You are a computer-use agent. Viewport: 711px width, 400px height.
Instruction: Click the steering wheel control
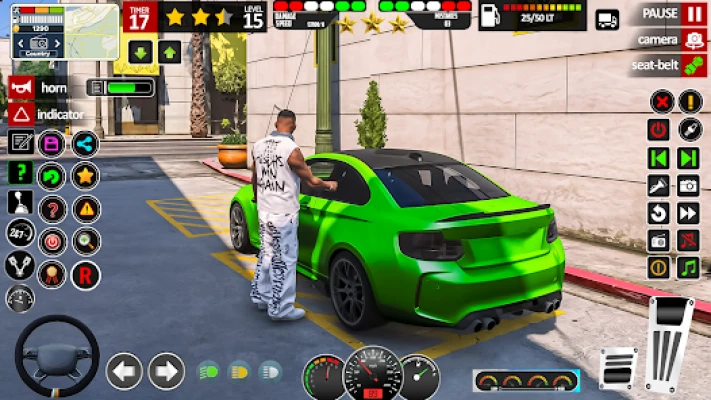(56, 355)
